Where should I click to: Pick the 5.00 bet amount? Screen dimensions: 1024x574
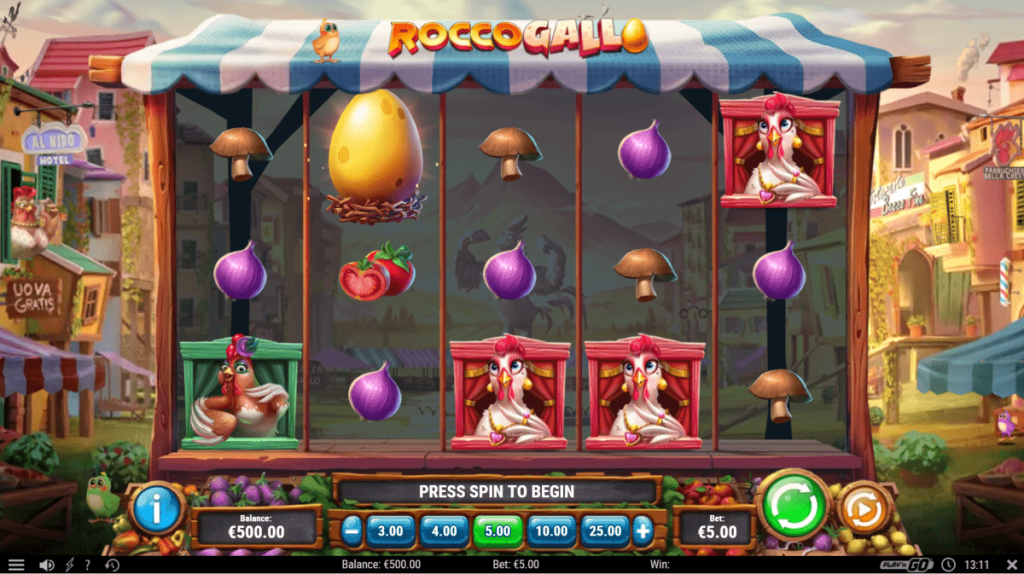pos(497,530)
